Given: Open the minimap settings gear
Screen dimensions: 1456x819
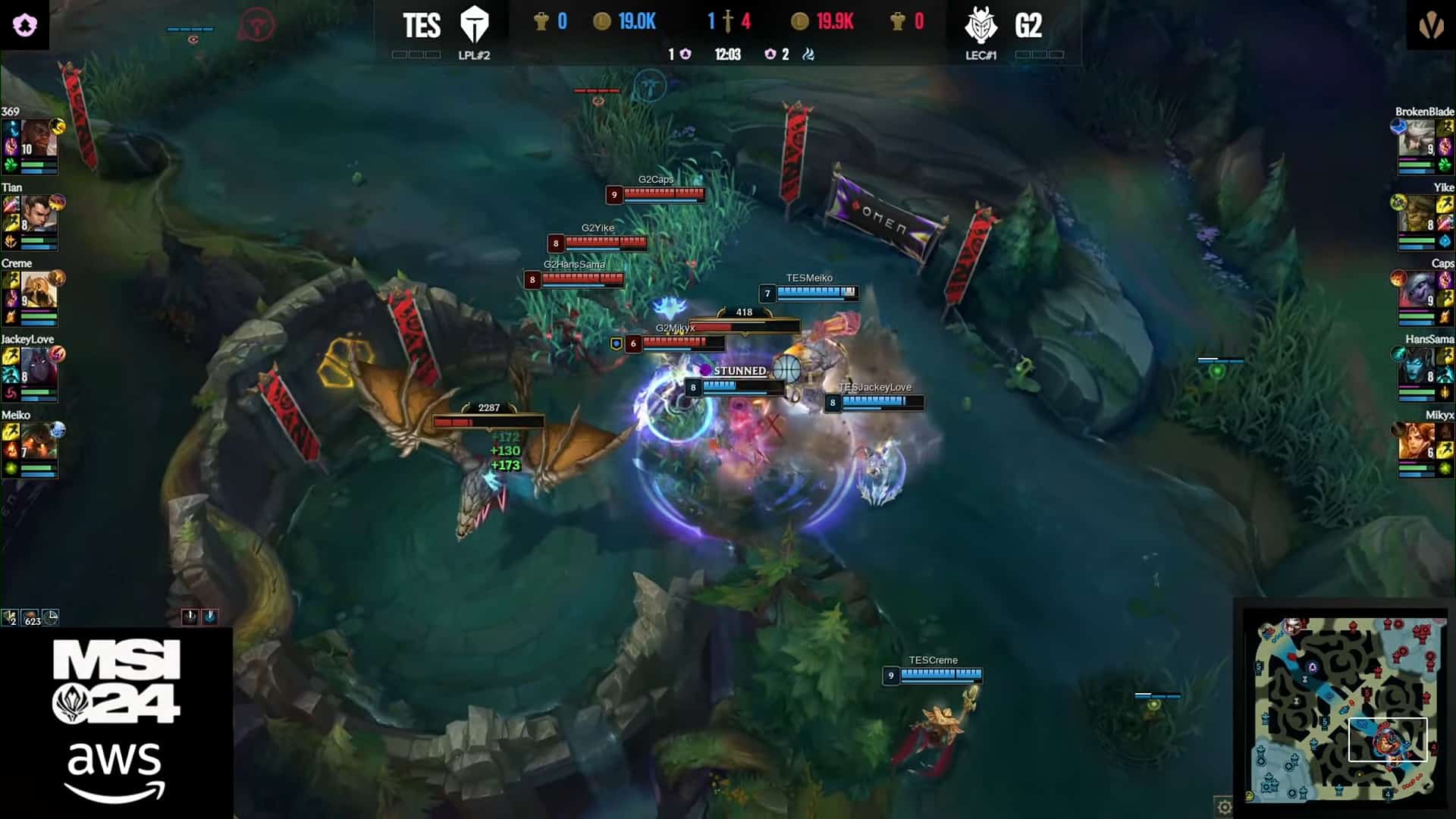Looking at the screenshot, I should (1224, 808).
